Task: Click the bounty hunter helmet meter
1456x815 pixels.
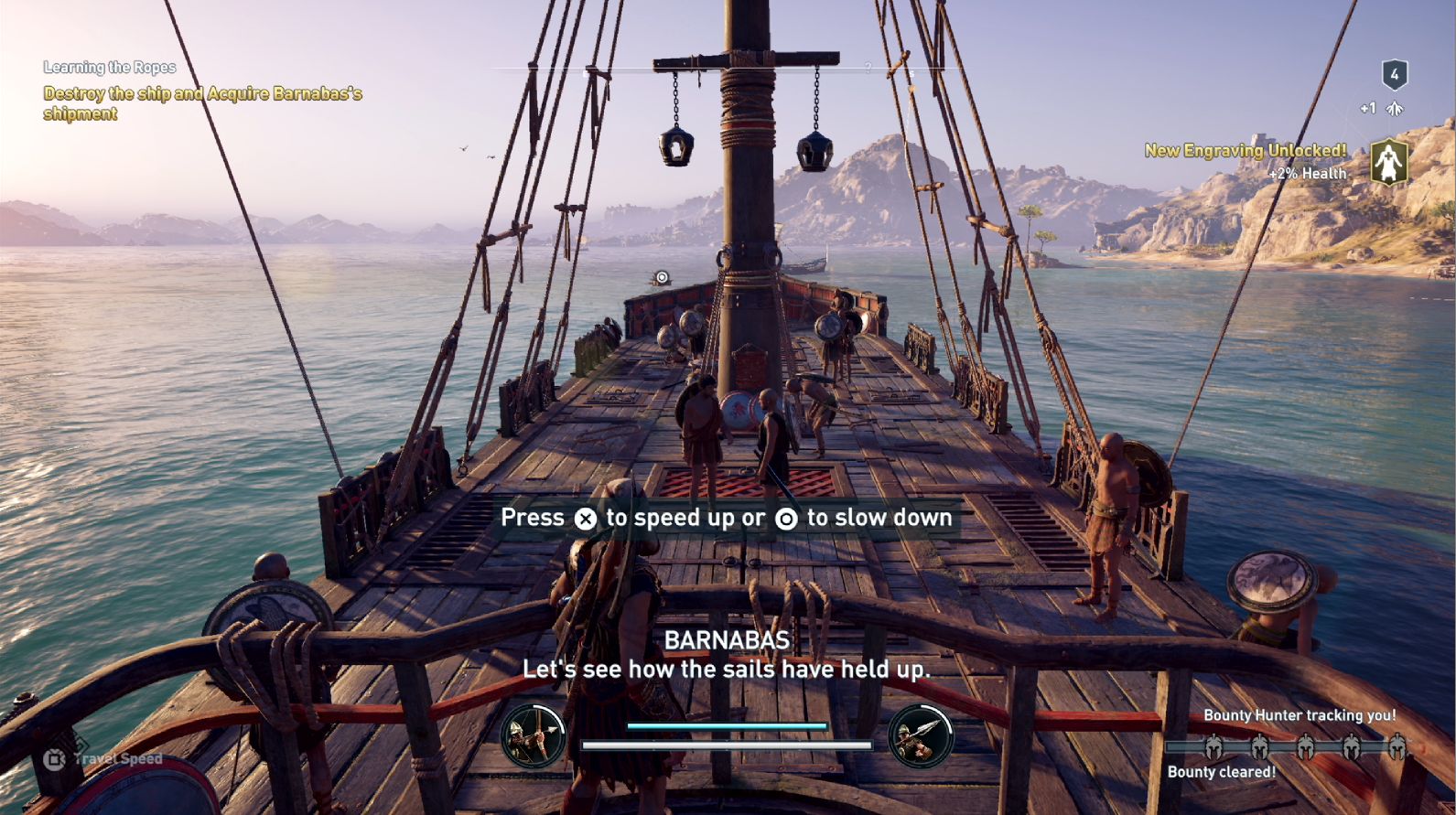Action: (1304, 747)
